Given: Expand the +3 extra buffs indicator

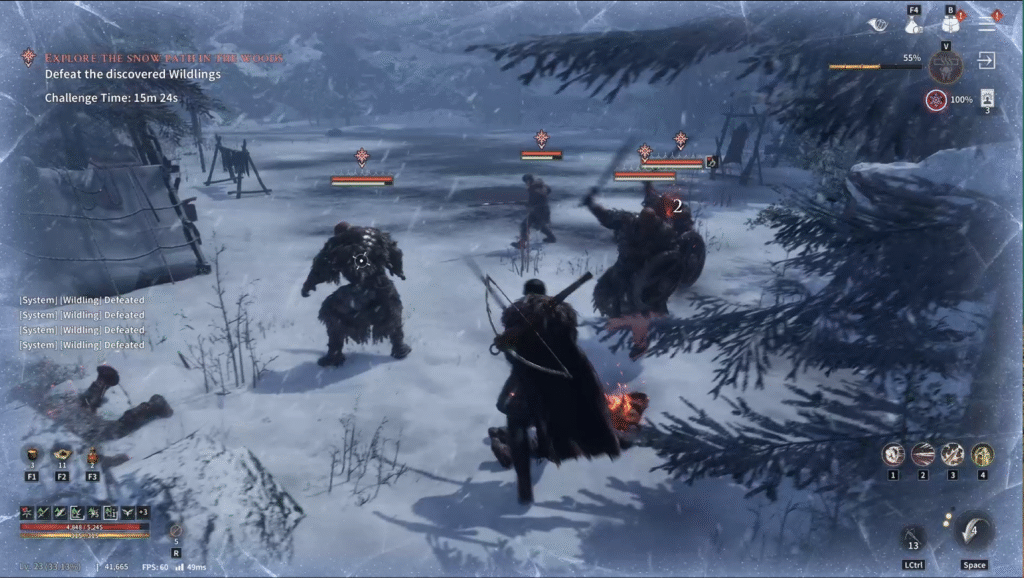Looking at the screenshot, I should (142, 512).
